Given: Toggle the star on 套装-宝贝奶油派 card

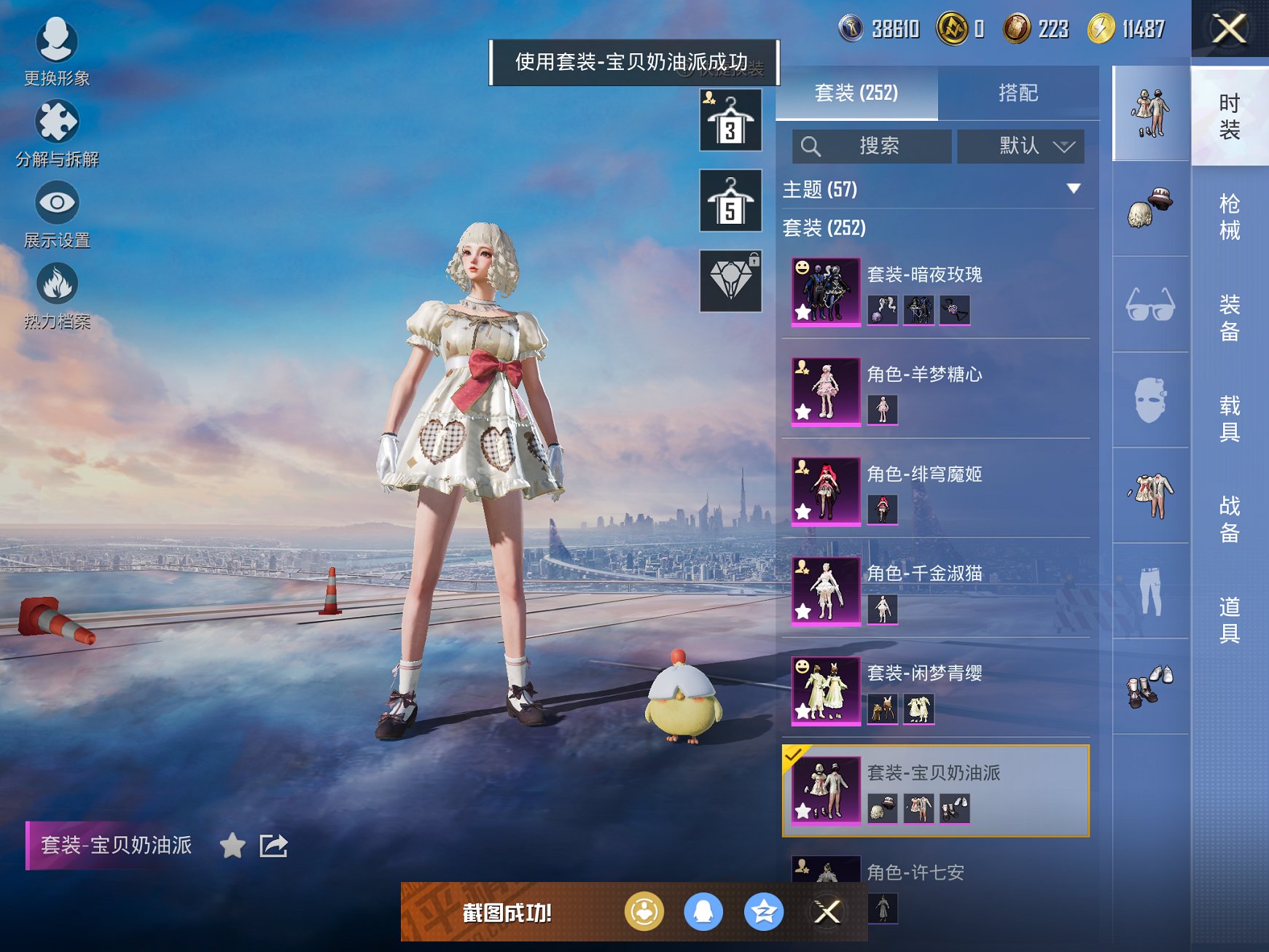Looking at the screenshot, I should (804, 809).
